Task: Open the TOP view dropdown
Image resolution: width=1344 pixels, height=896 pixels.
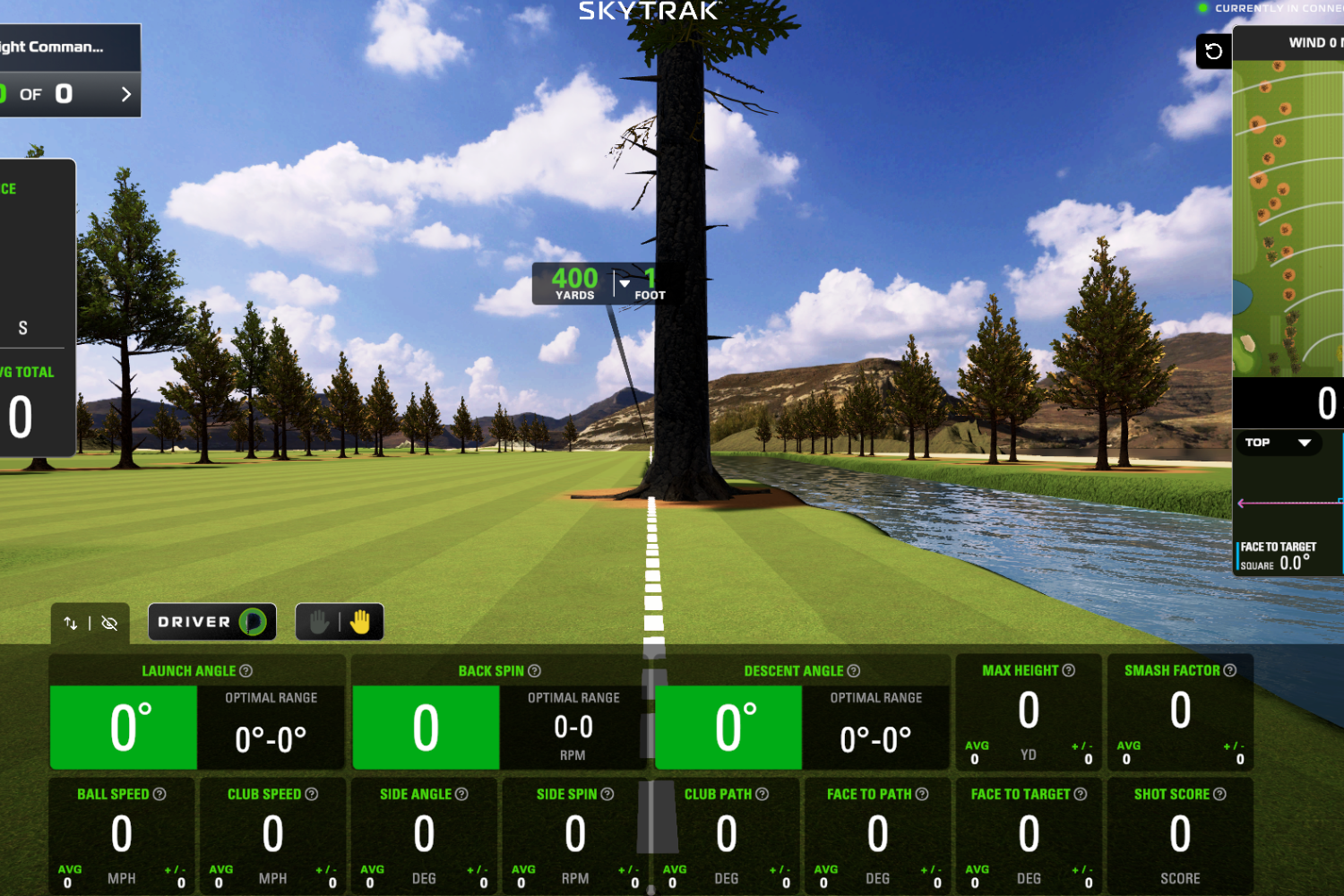Action: pos(1279,443)
